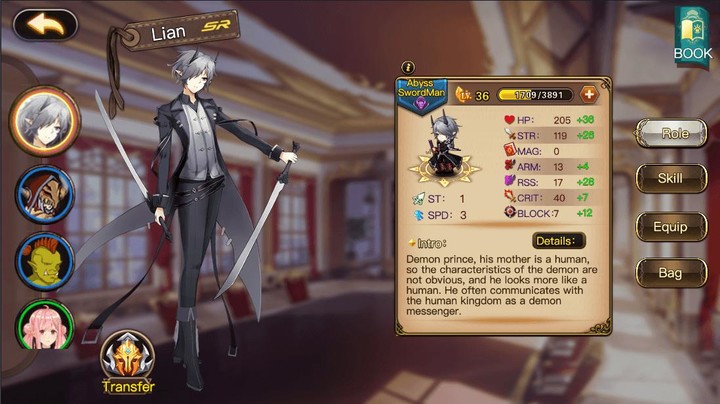This screenshot has width=720, height=404.
Task: Add experience with the plus button
Action: [589, 95]
